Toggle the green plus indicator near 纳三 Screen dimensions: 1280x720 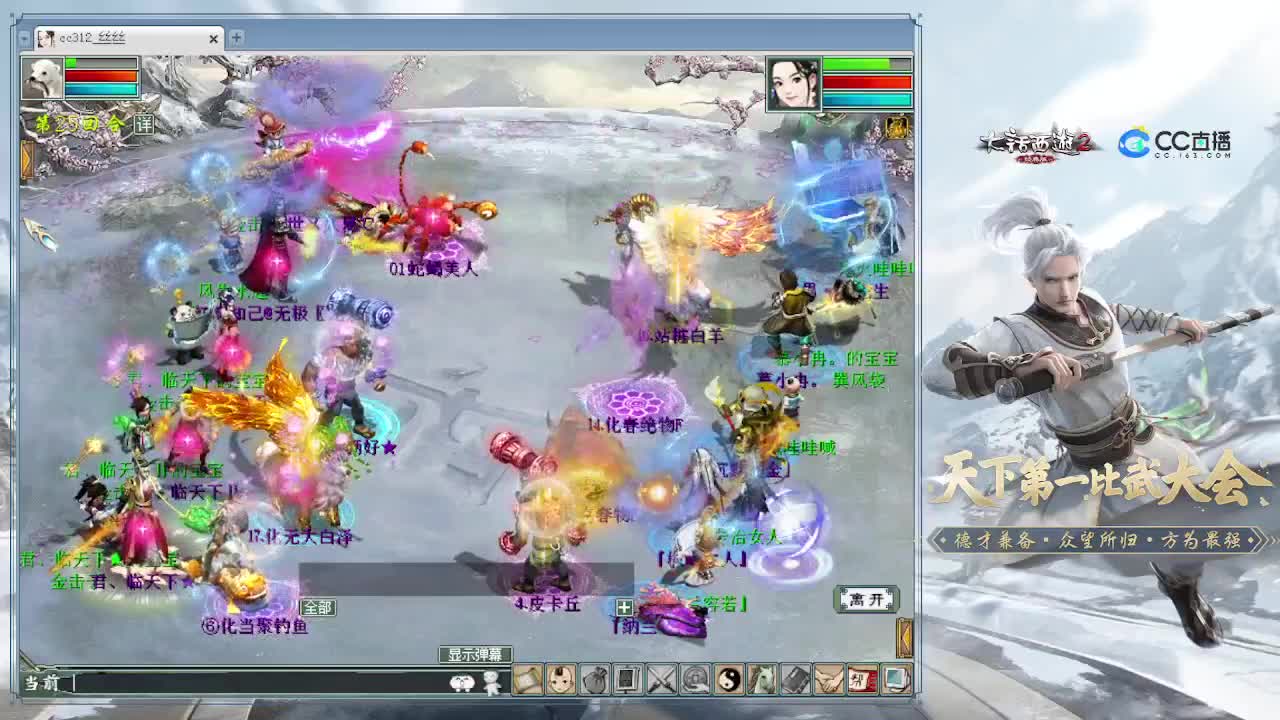(x=624, y=608)
